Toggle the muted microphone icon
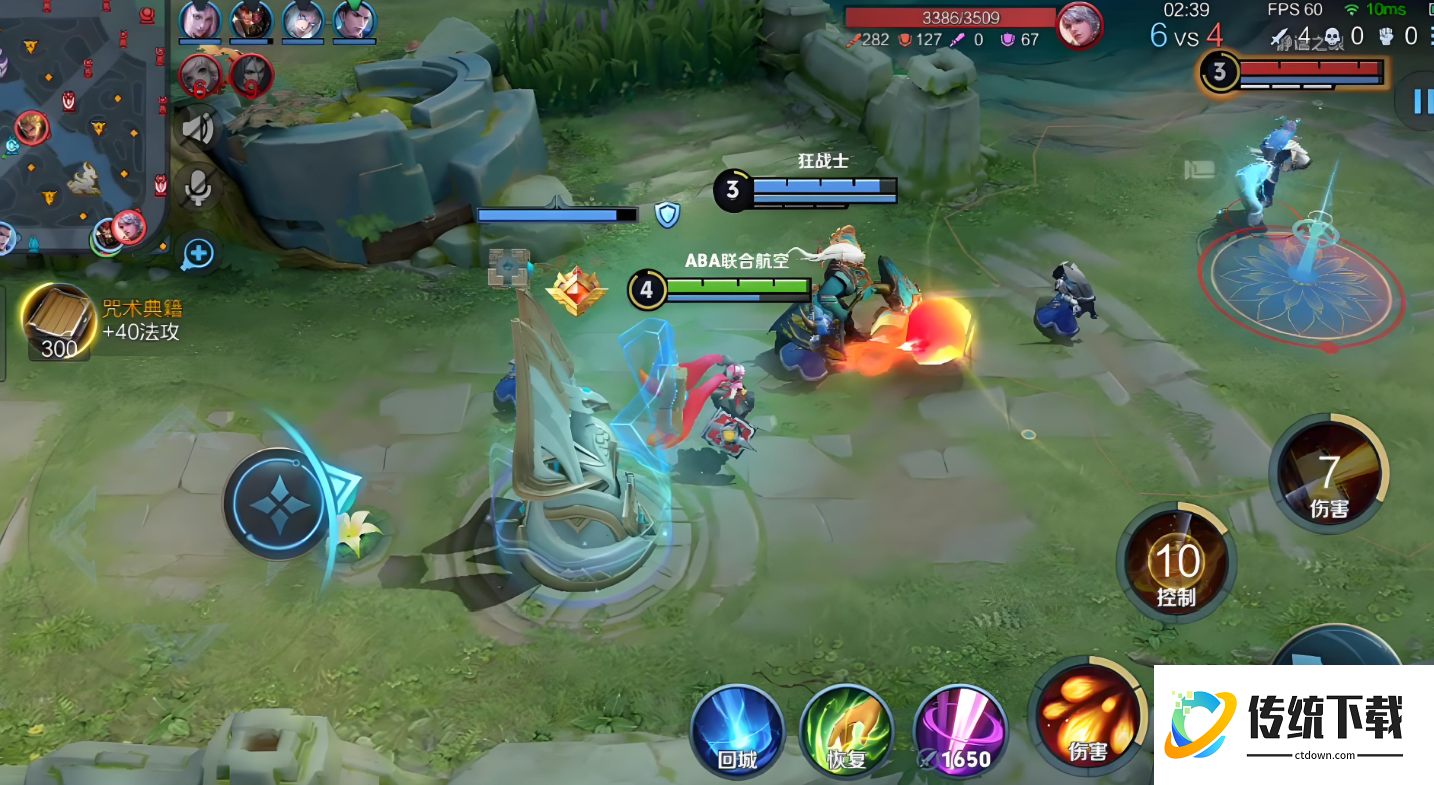Viewport: 1434px width, 785px height. point(199,188)
